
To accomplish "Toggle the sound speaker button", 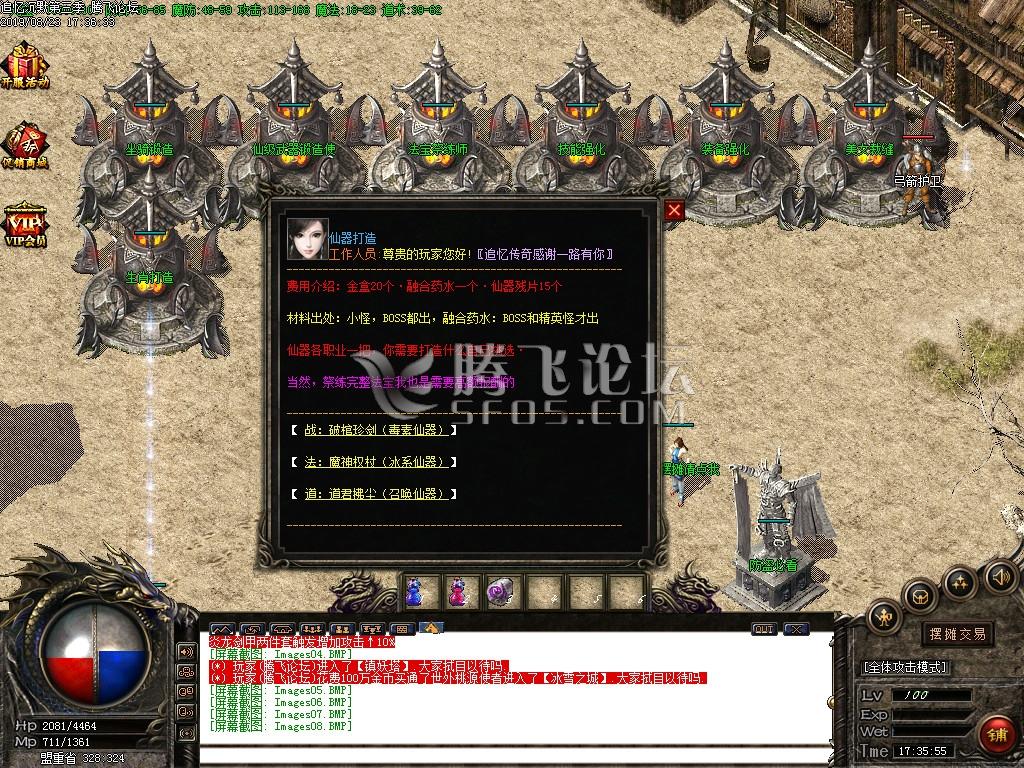I will coord(1000,576).
